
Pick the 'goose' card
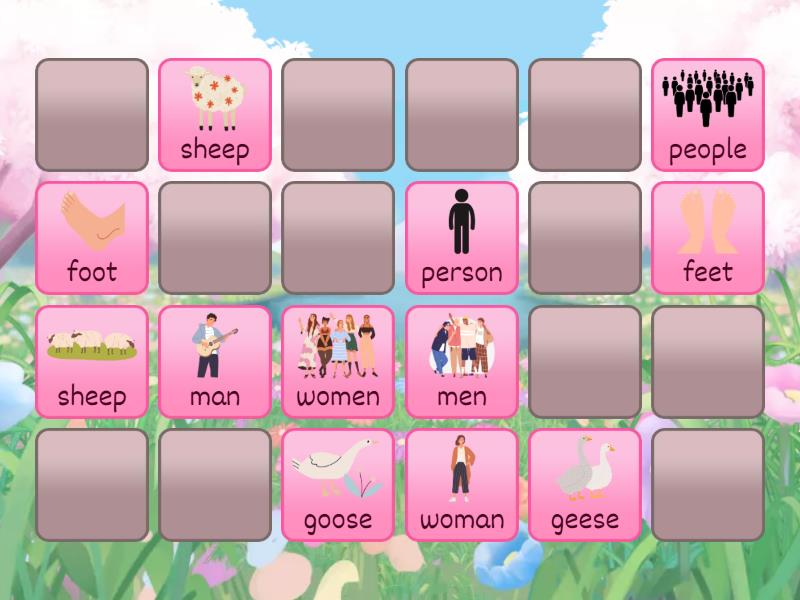coord(338,485)
